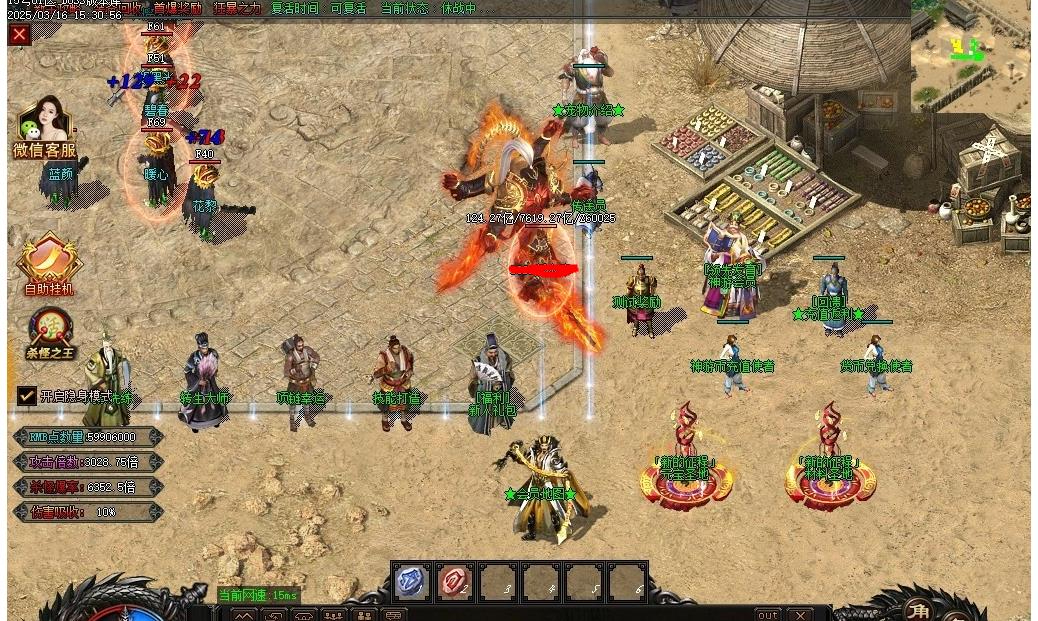Open the minimap in the corner

(970, 55)
